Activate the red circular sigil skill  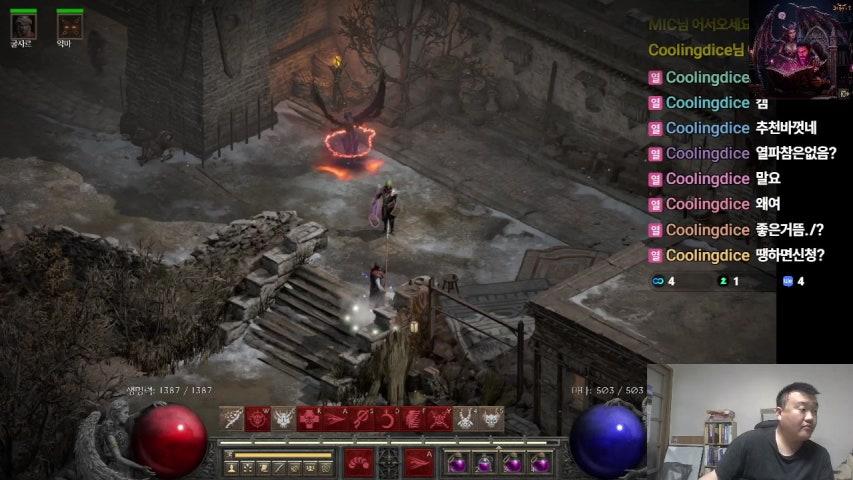[x=258, y=418]
